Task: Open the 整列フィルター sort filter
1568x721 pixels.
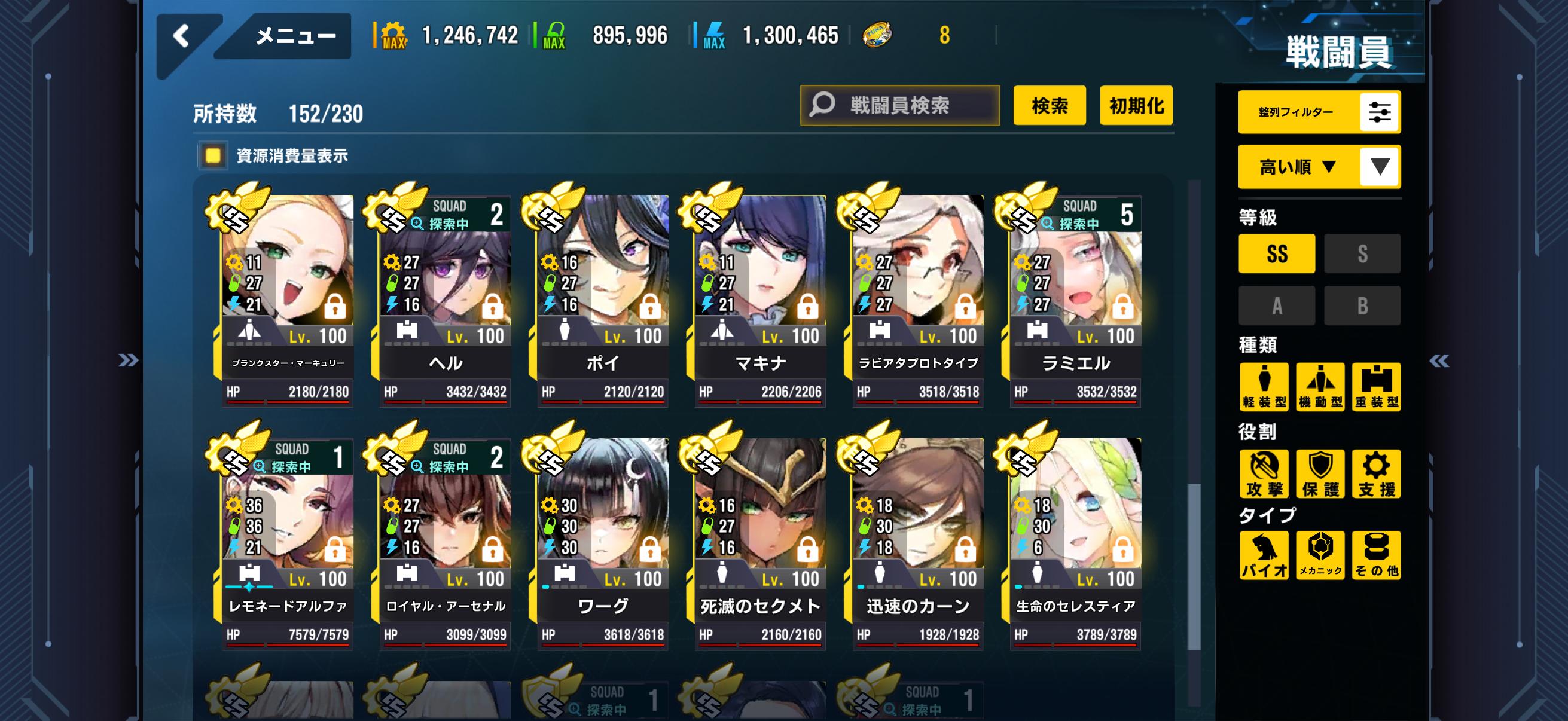Action: click(1319, 112)
